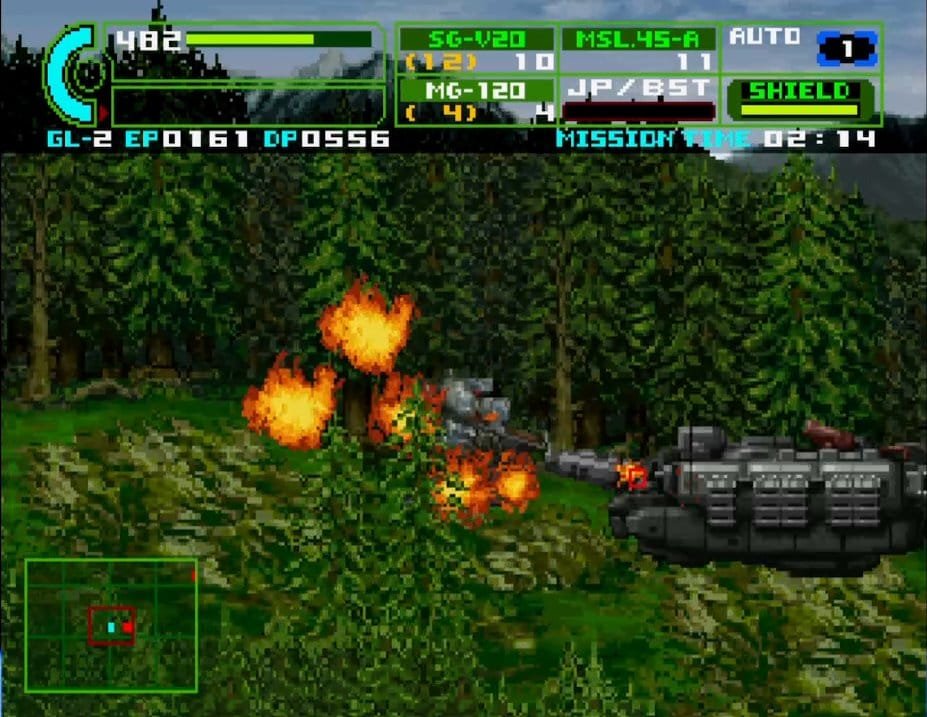Click the green grid minimap
This screenshot has height=717, width=927.
[x=111, y=625]
